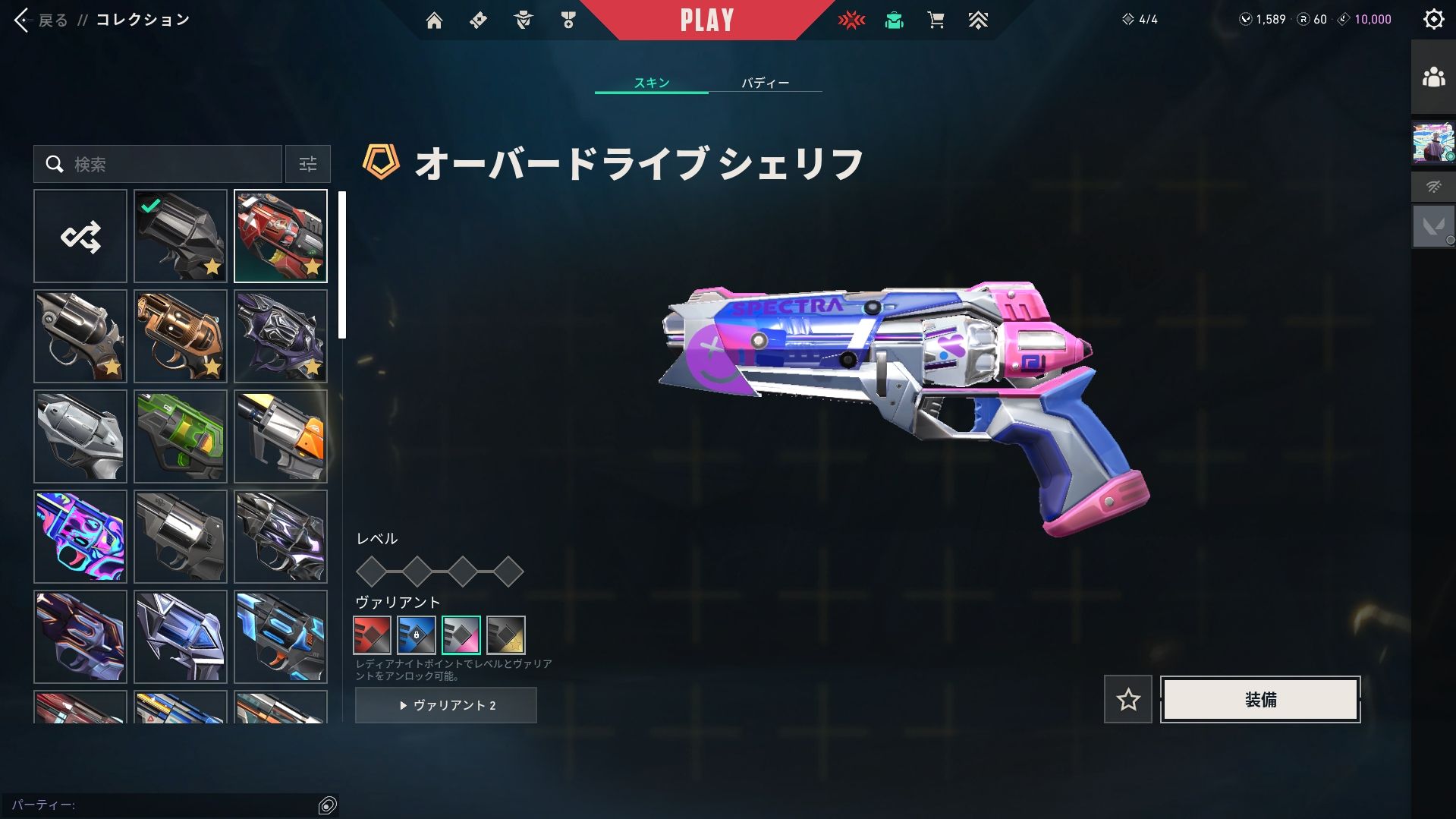Equip the skin with 装備 button
1456x819 pixels.
click(1260, 699)
